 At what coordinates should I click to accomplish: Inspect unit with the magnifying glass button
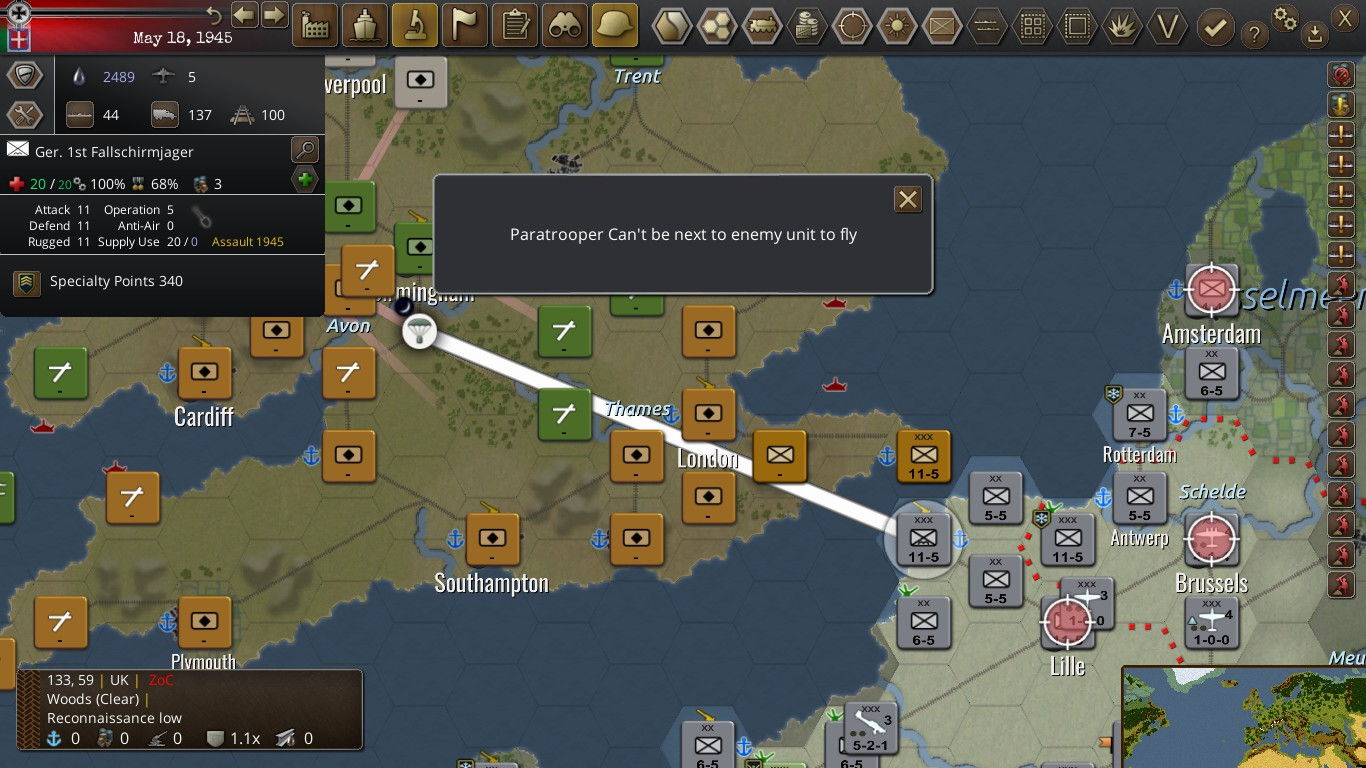(305, 151)
